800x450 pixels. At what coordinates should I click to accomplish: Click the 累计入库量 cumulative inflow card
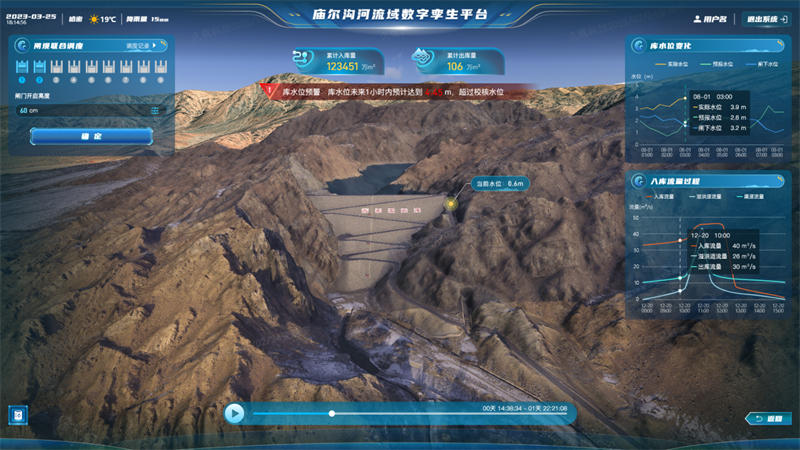(x=339, y=63)
